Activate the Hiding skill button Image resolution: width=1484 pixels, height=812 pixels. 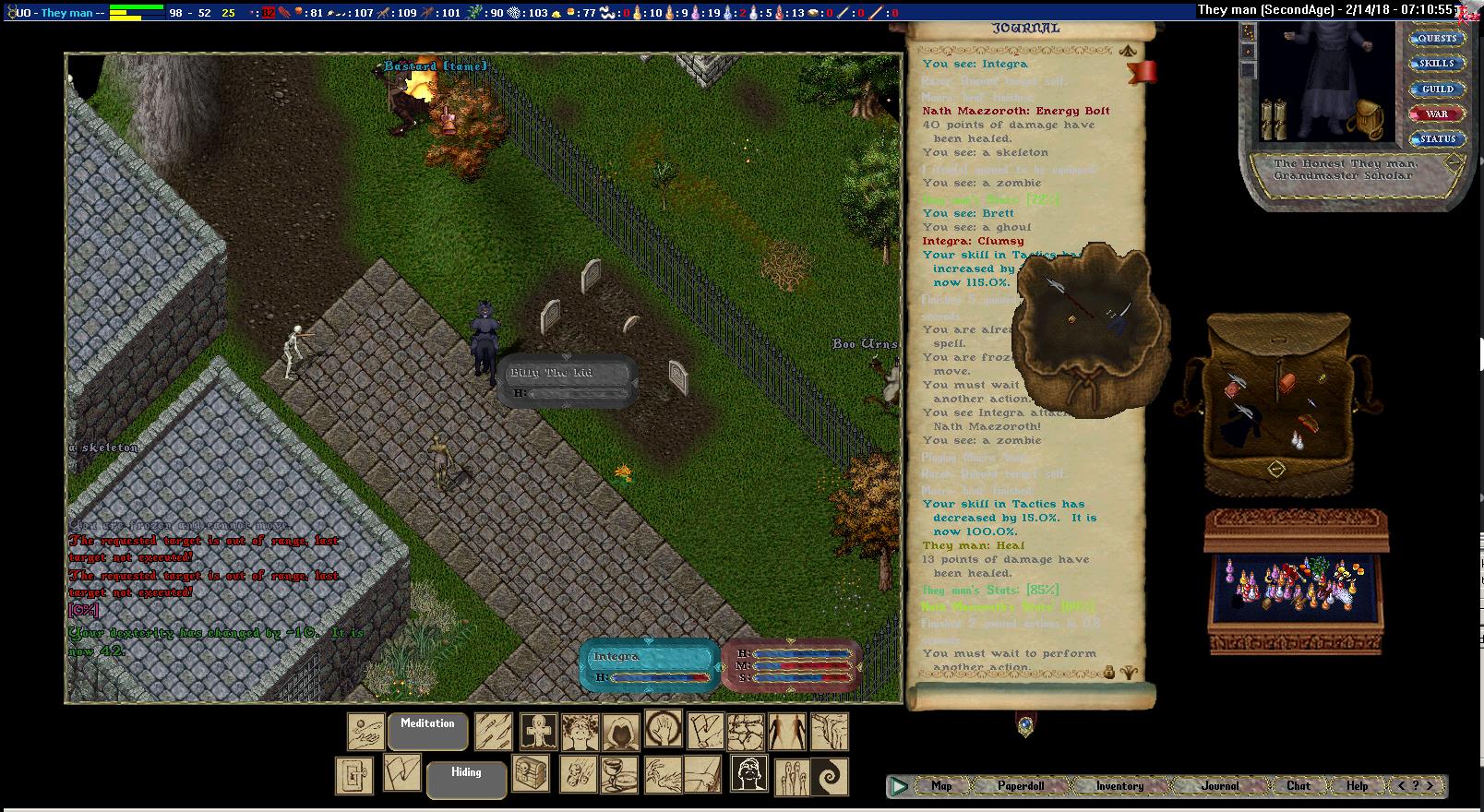(466, 779)
